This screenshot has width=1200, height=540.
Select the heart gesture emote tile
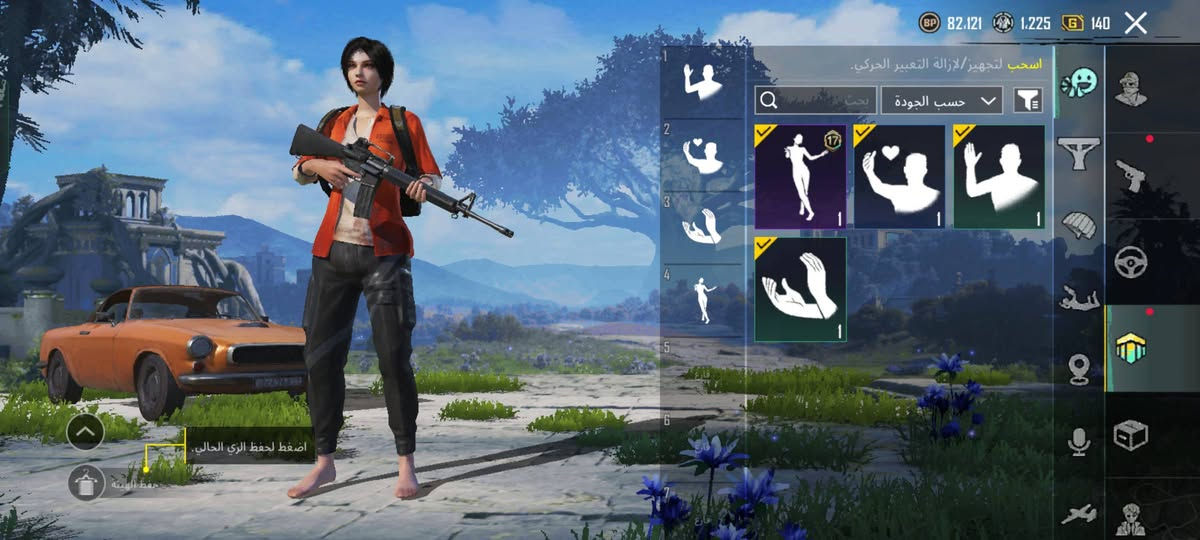coord(899,177)
